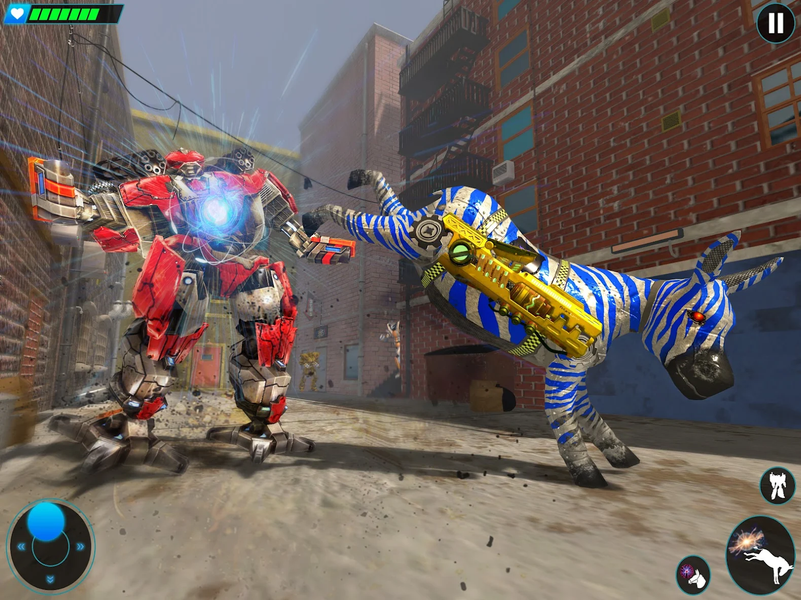Viewport: 801px width, 600px height.
Task: Pause the game with the pause button
Action: tap(775, 23)
